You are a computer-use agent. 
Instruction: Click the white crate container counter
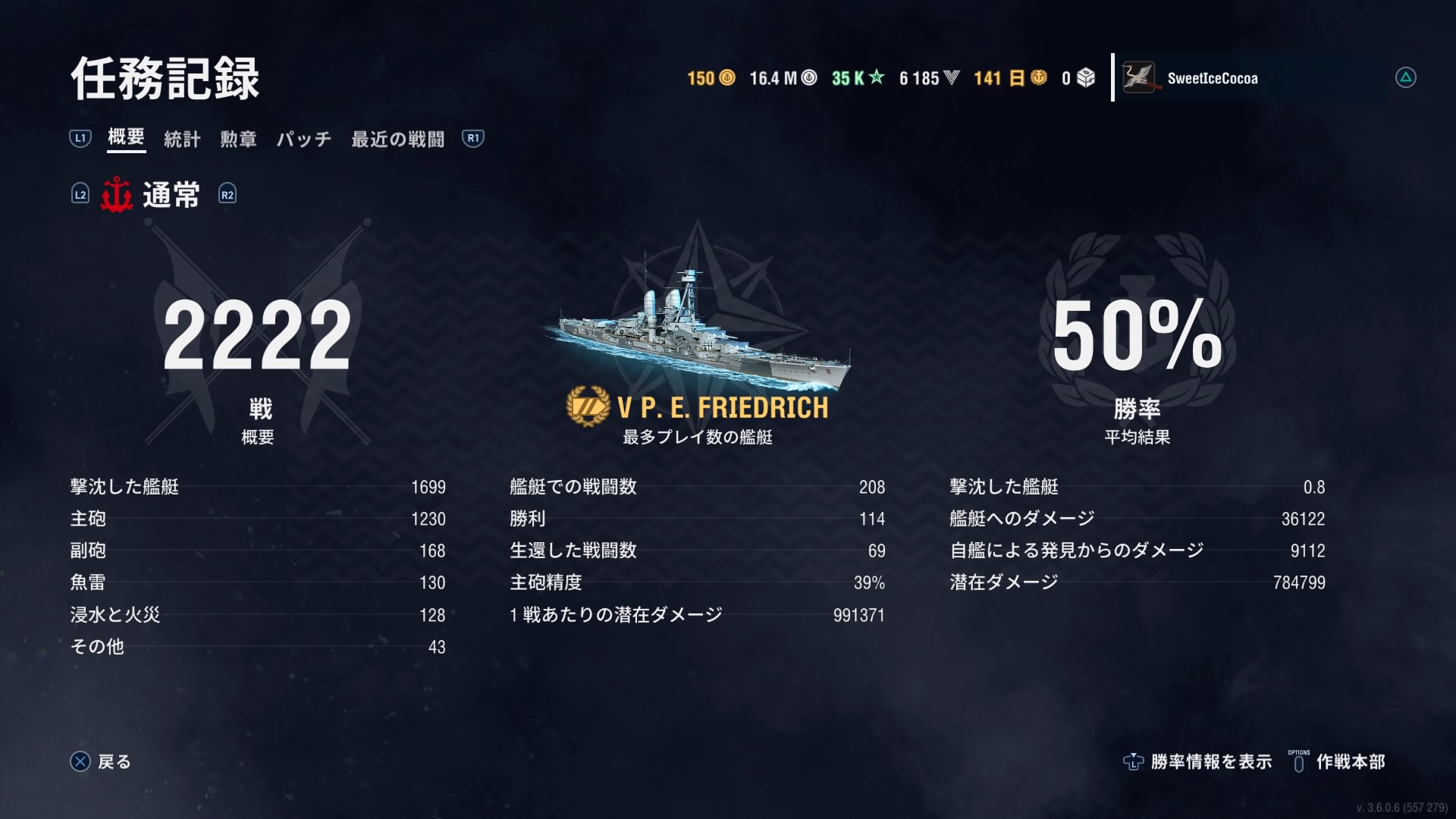(x=1078, y=78)
